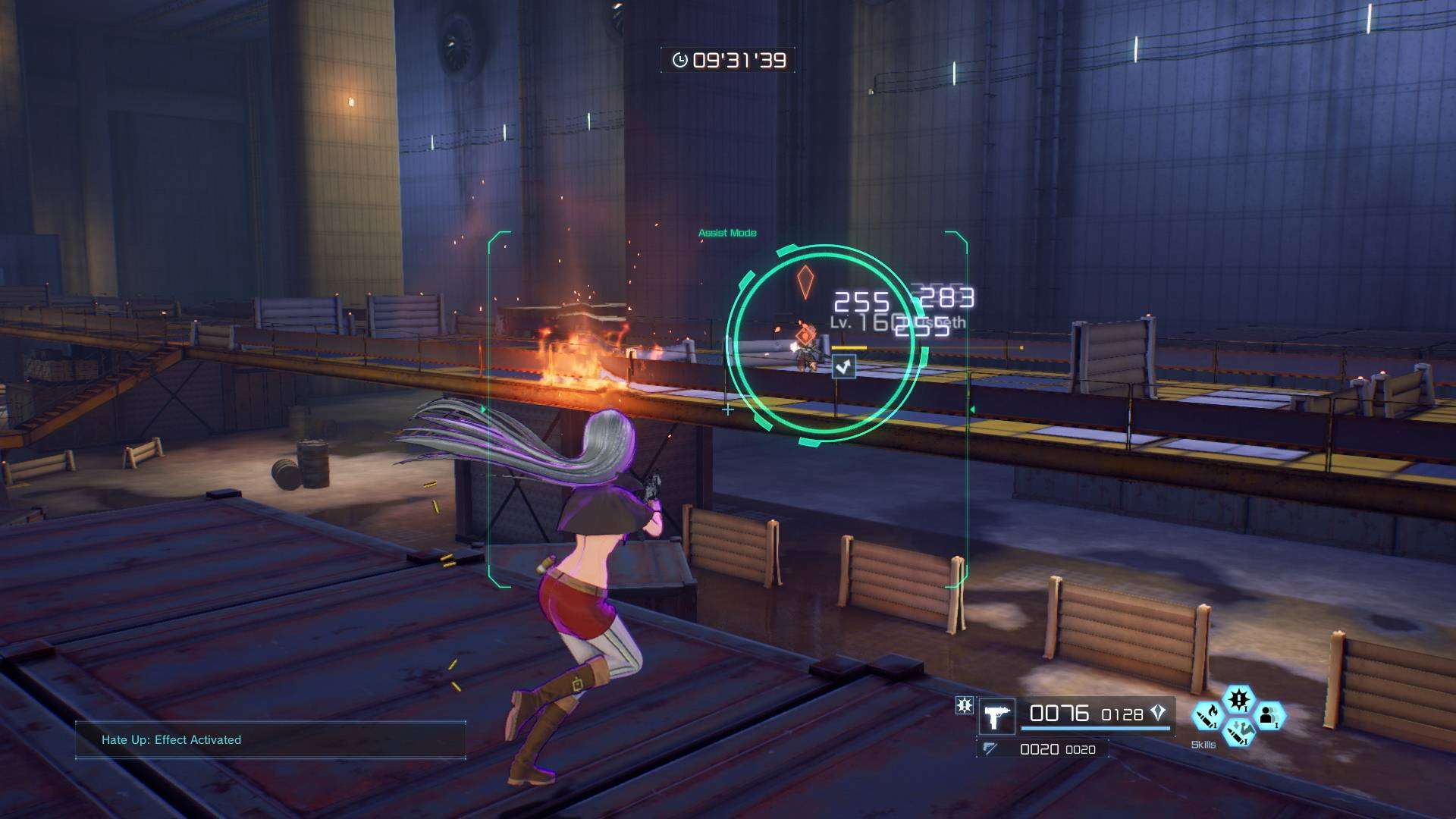Select the submachine gun weapon slot
1456x819 pixels.
click(x=996, y=717)
